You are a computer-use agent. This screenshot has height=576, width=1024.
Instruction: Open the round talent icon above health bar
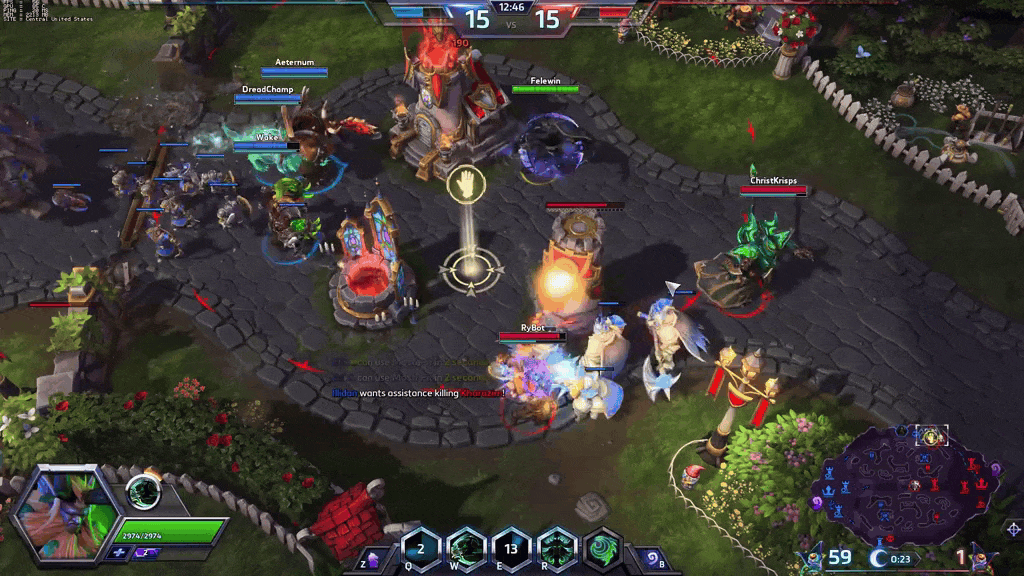[x=144, y=494]
